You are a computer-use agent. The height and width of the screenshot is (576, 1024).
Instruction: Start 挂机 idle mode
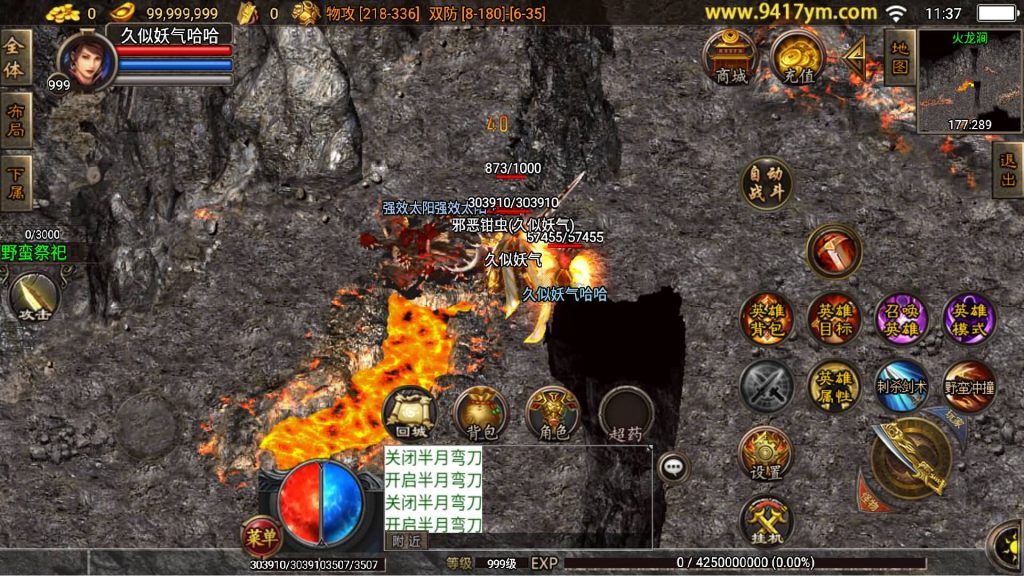(766, 520)
